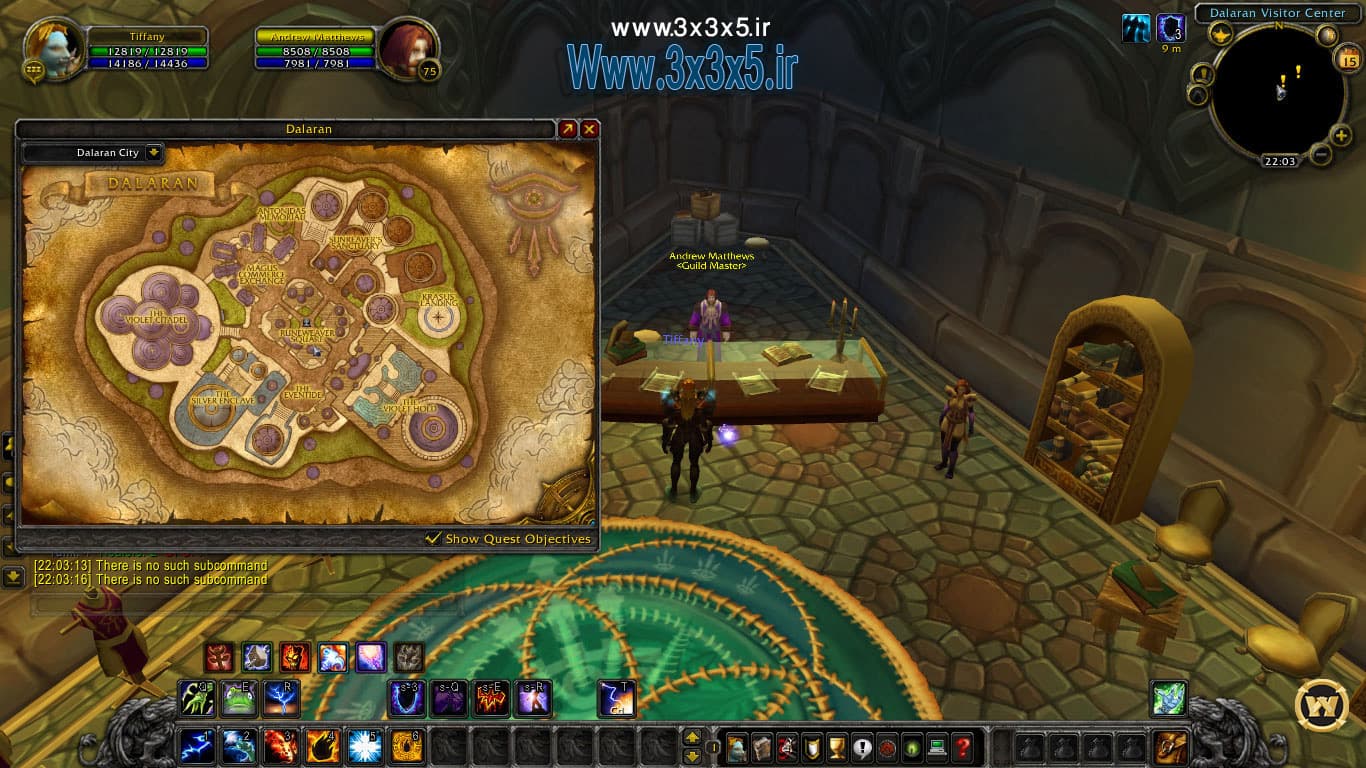Open the Spellbook from the micro menu

click(763, 748)
